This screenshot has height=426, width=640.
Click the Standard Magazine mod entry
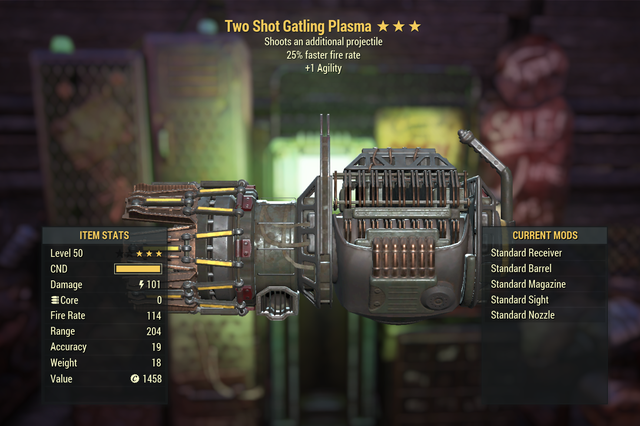point(529,284)
